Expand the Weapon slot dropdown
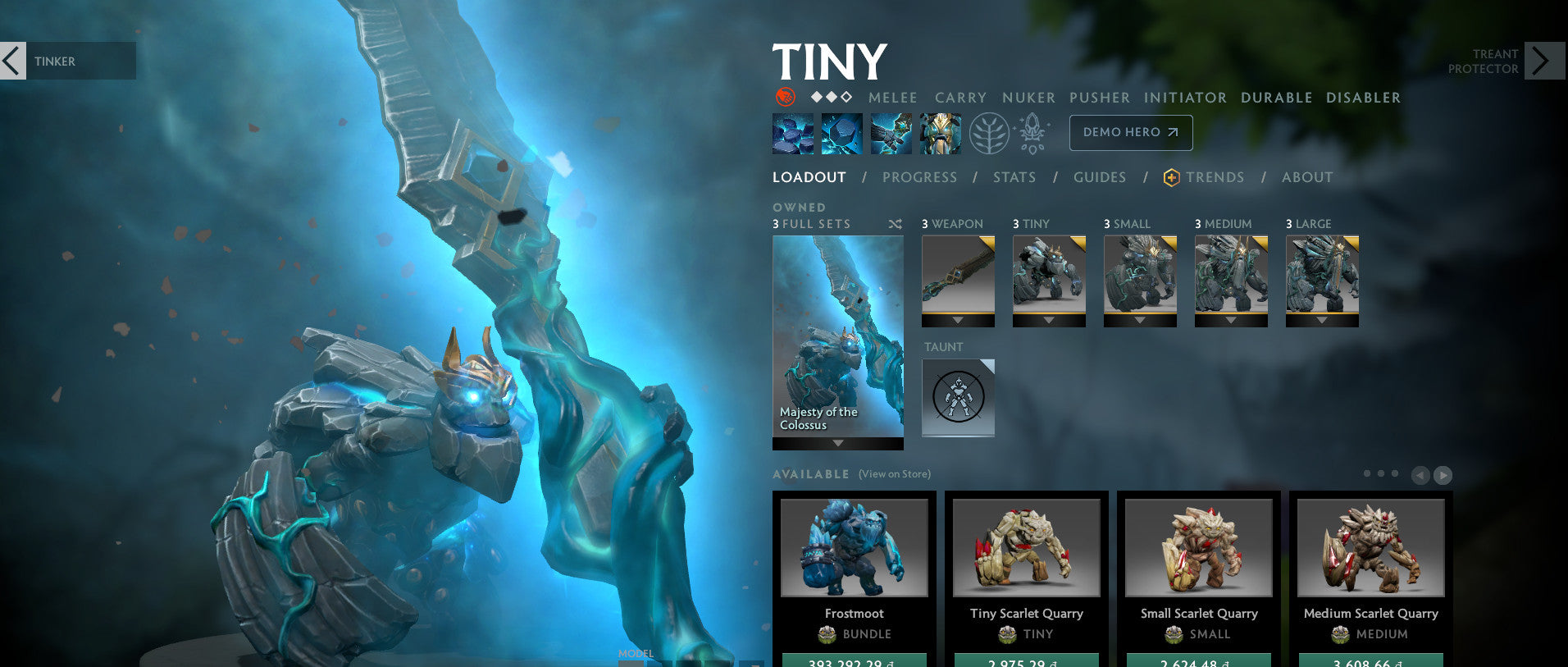Viewport: 1568px width, 667px height. (x=958, y=321)
